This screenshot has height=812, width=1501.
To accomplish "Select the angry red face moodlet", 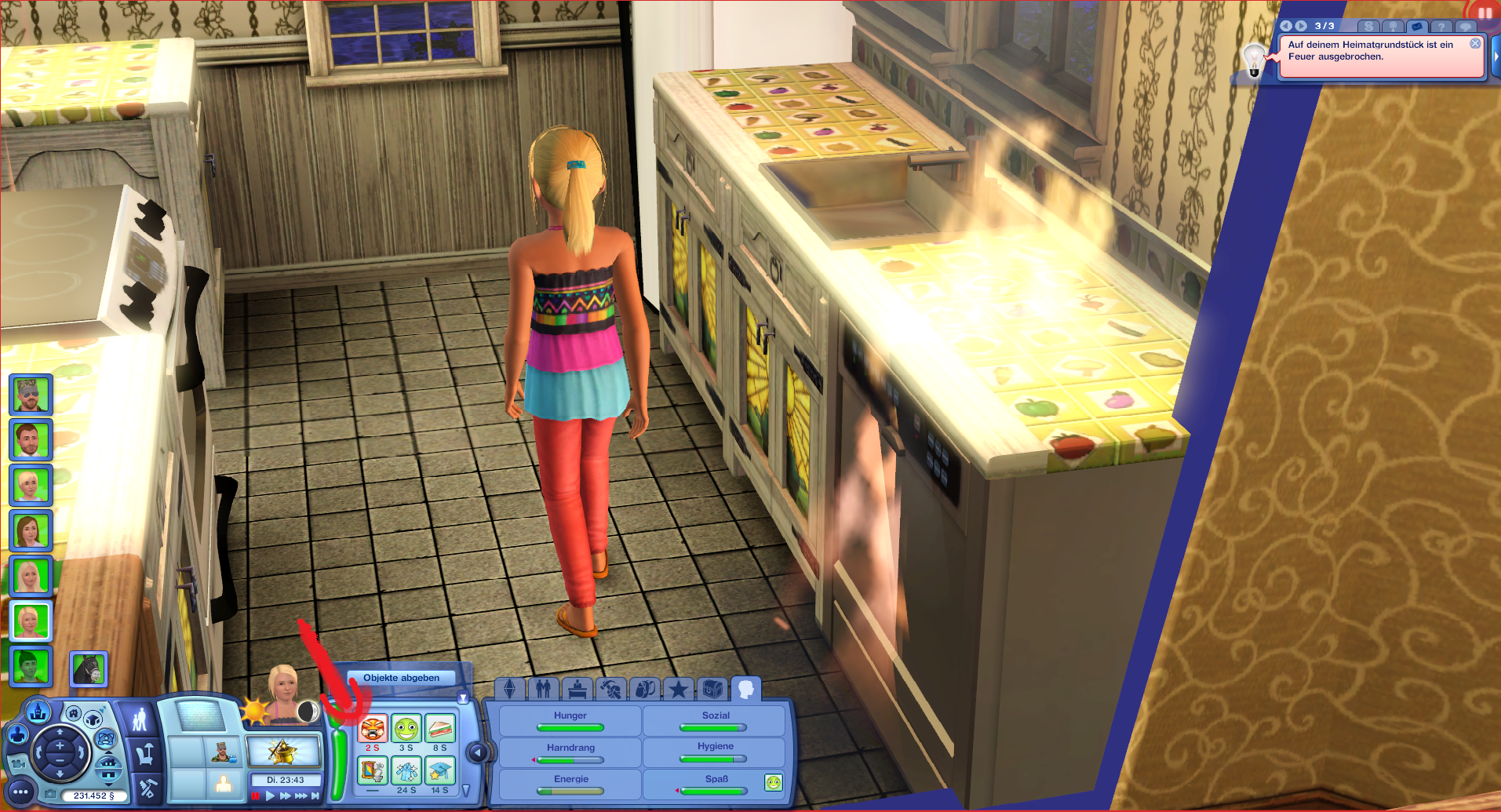I will click(x=373, y=729).
